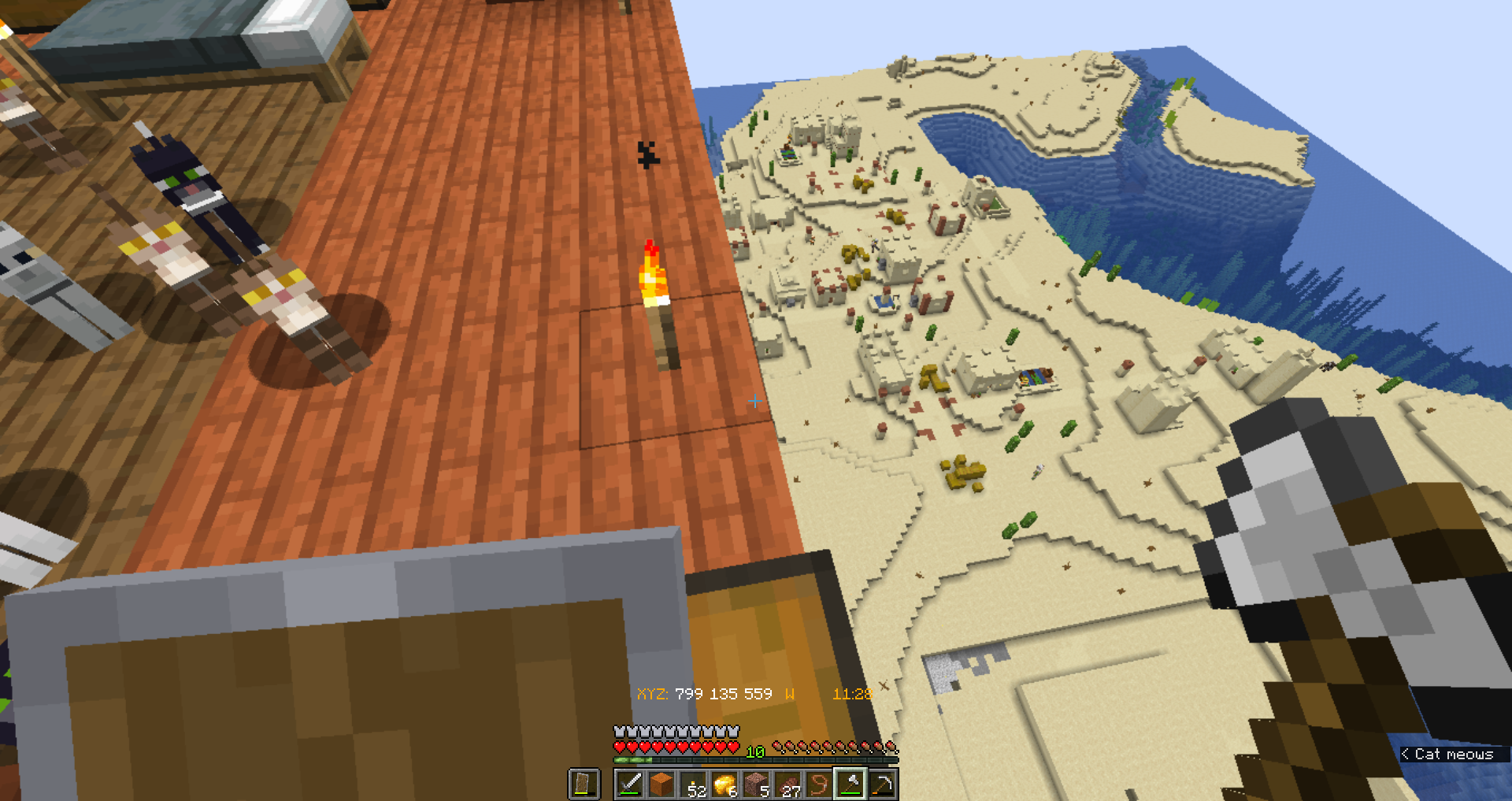Screen dimensions: 1512x801
Task: Select the stone pickaxe in the hotbar
Action: (x=883, y=782)
